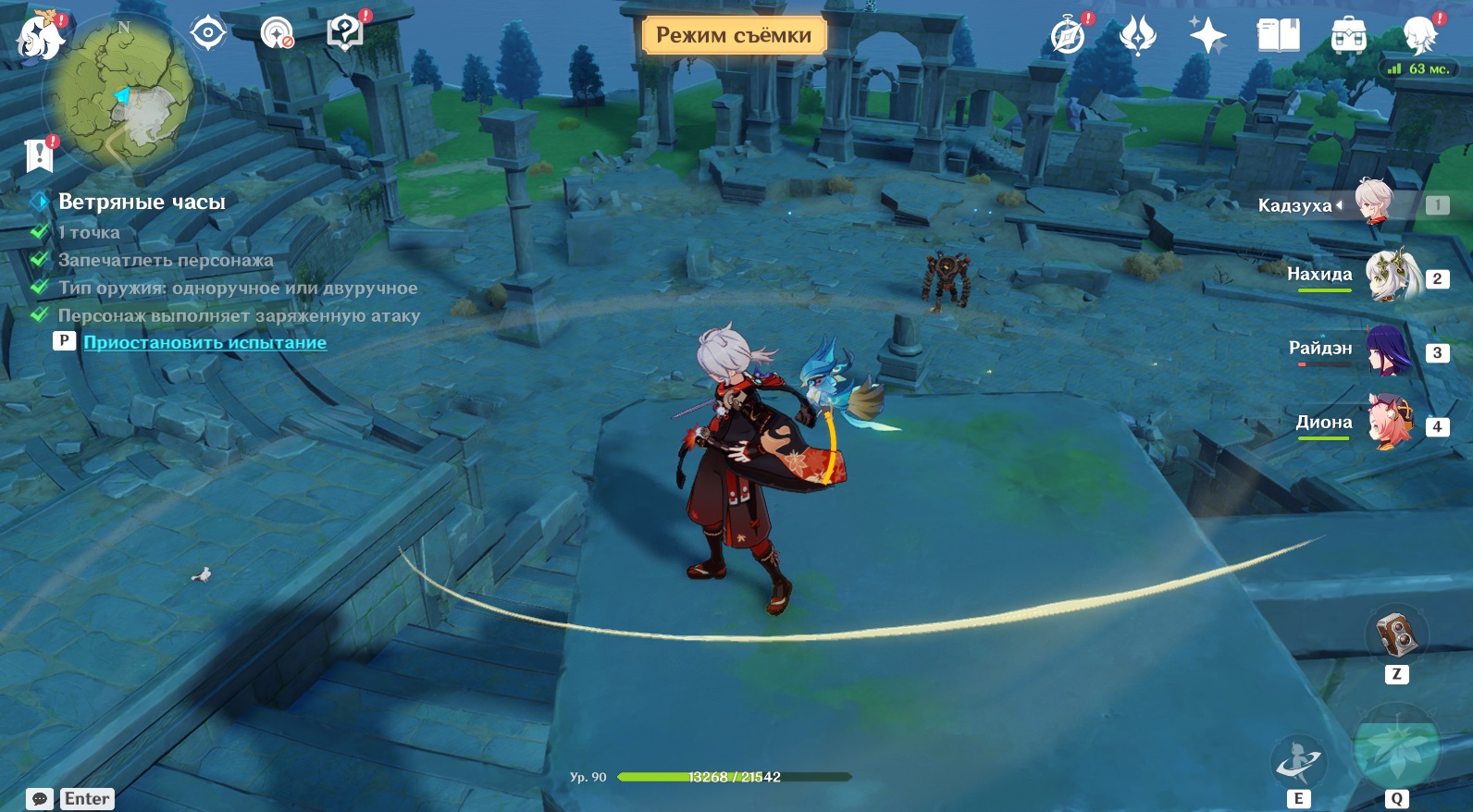Switch to party member Диона
Viewport: 1473px width, 812px height.
point(1388,424)
